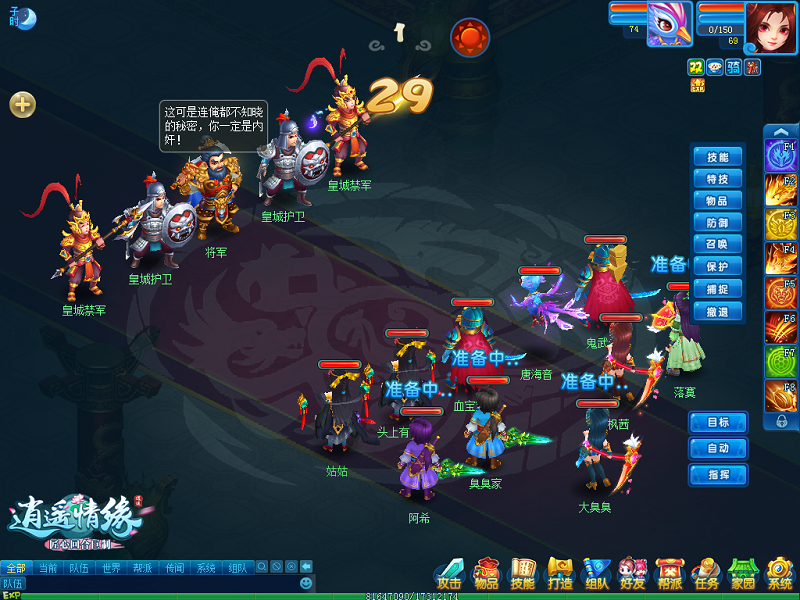The image size is (800, 600).
Task: Toggle the 自动 auto-battle button
Action: pos(717,448)
